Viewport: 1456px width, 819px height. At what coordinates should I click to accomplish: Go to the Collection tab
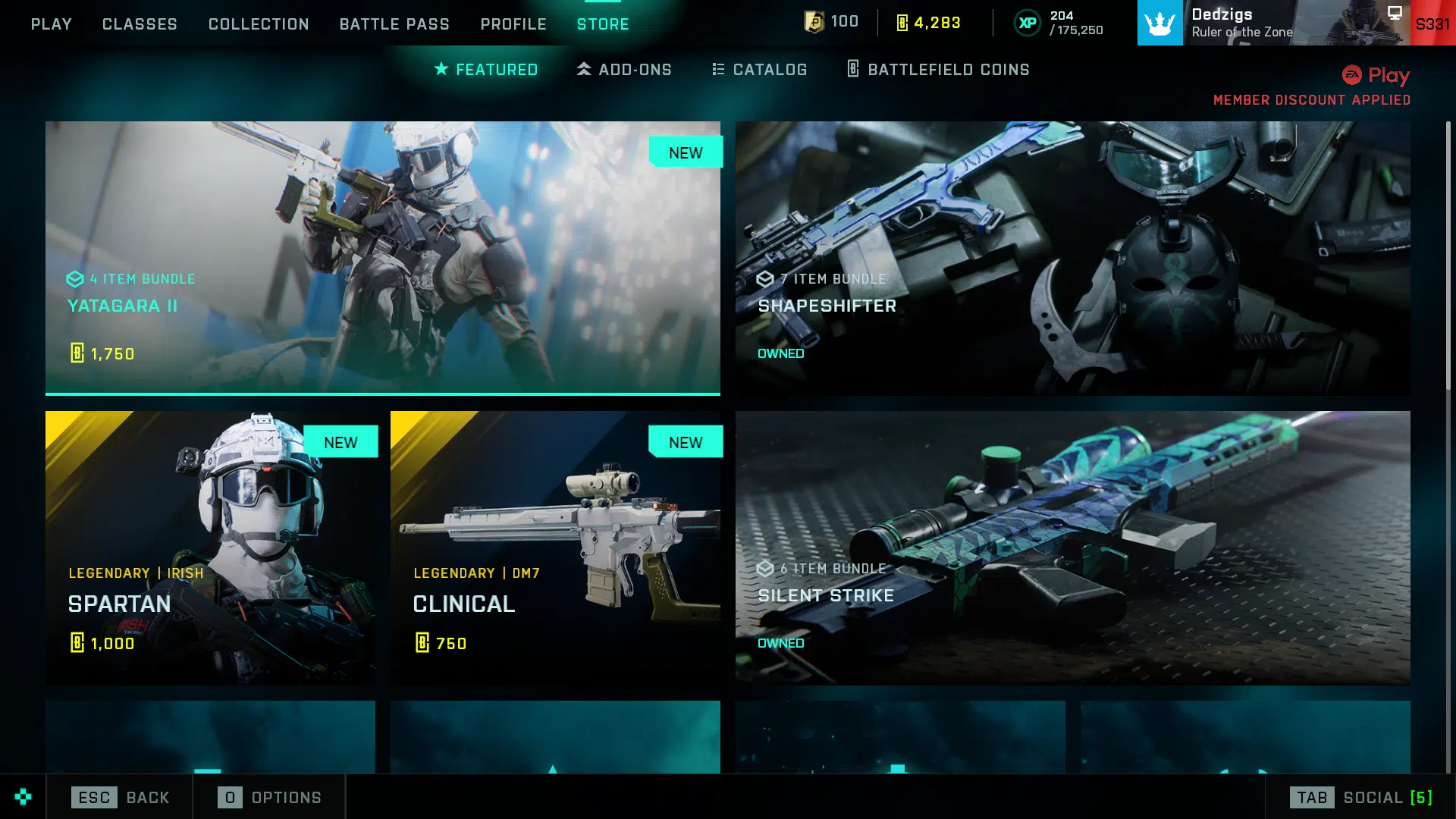pos(259,24)
